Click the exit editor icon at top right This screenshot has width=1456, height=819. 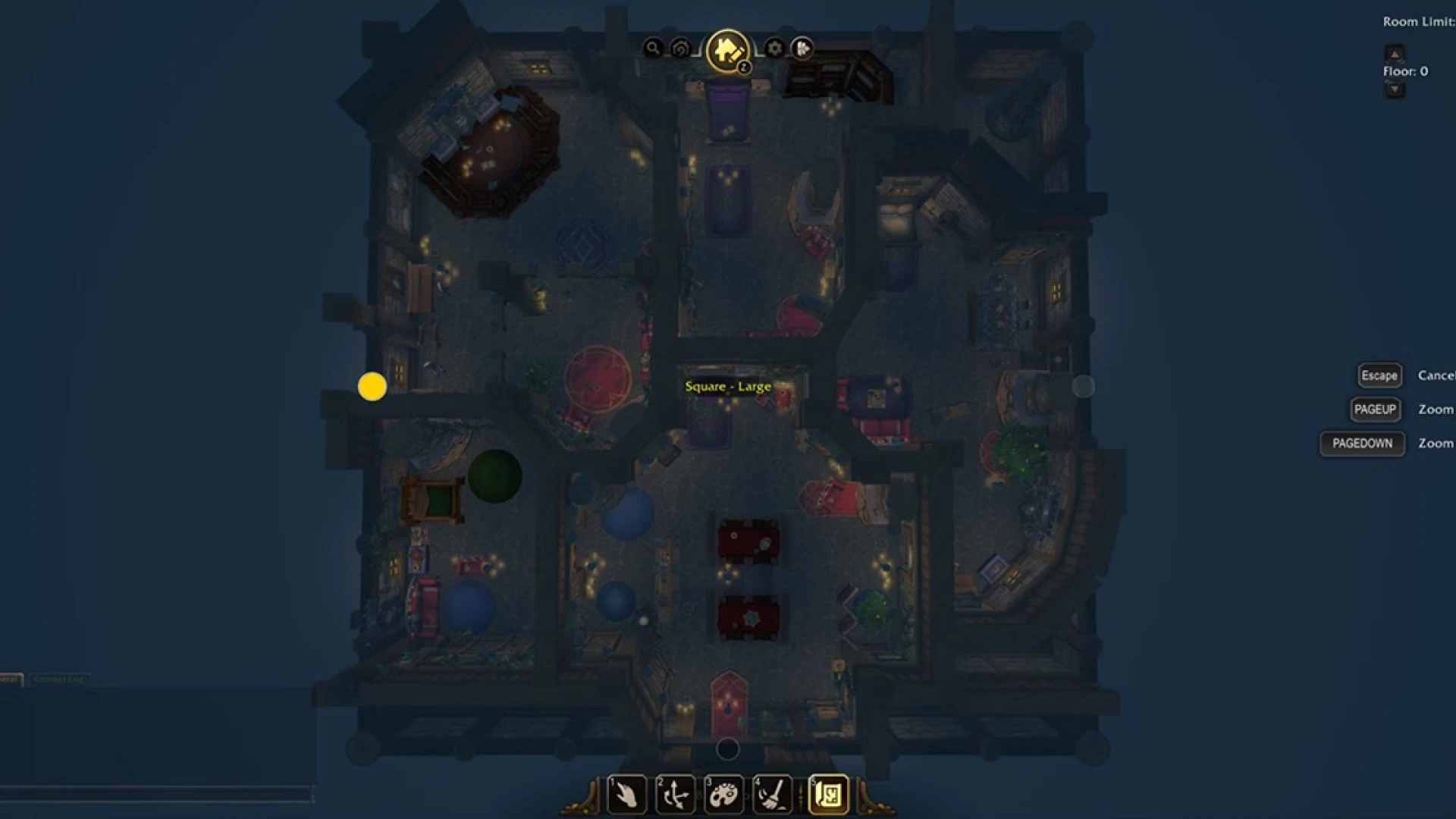pos(802,49)
